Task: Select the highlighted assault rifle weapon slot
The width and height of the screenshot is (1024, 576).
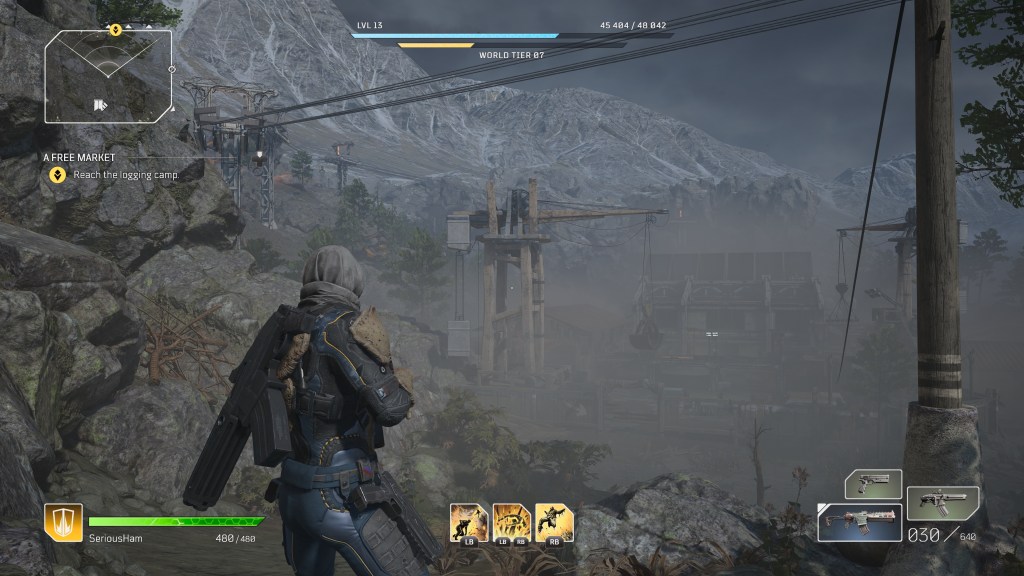Action: point(859,521)
